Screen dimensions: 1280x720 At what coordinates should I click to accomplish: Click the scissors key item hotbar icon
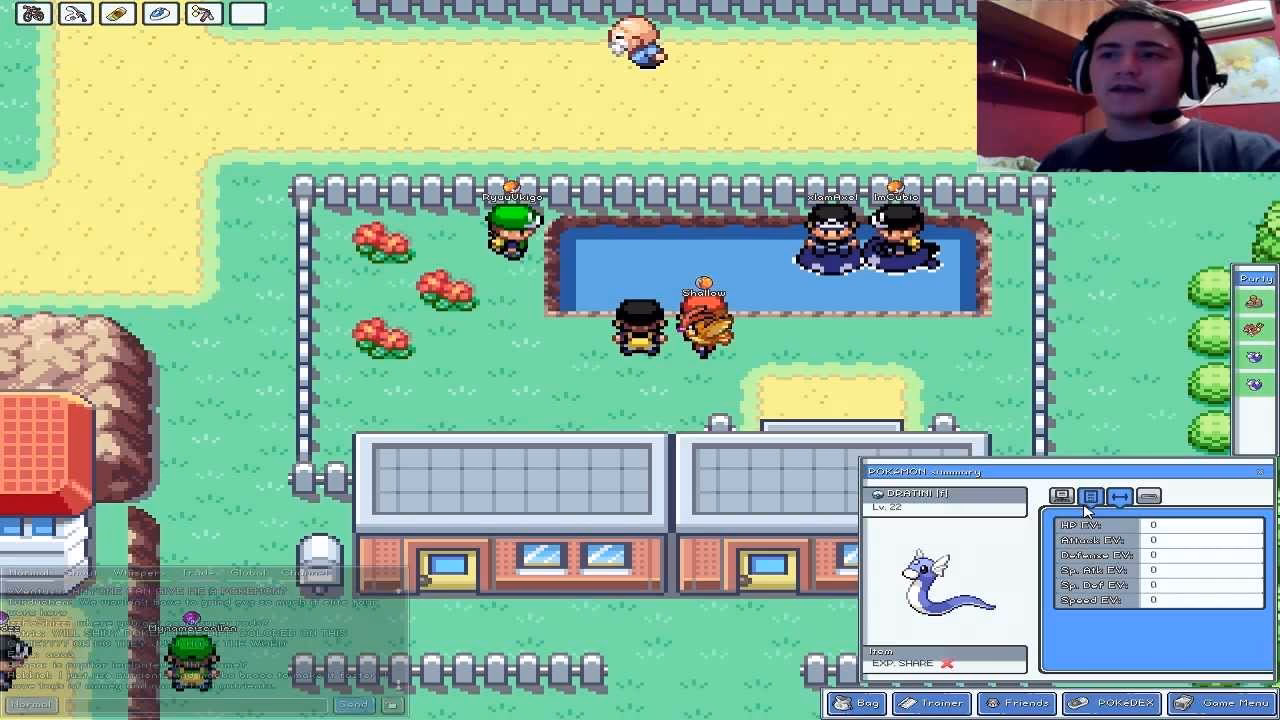201,14
